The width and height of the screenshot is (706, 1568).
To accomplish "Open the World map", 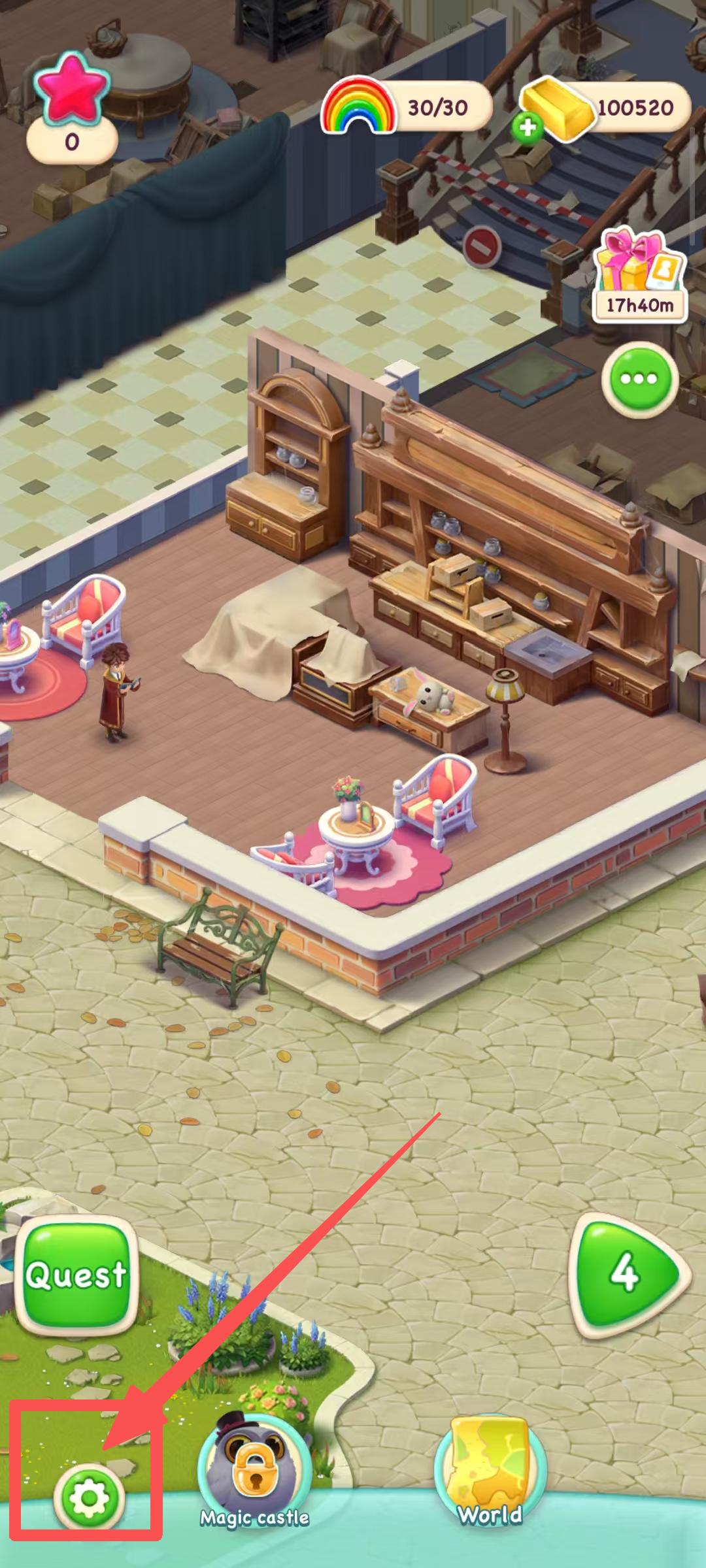I will coord(490,1463).
